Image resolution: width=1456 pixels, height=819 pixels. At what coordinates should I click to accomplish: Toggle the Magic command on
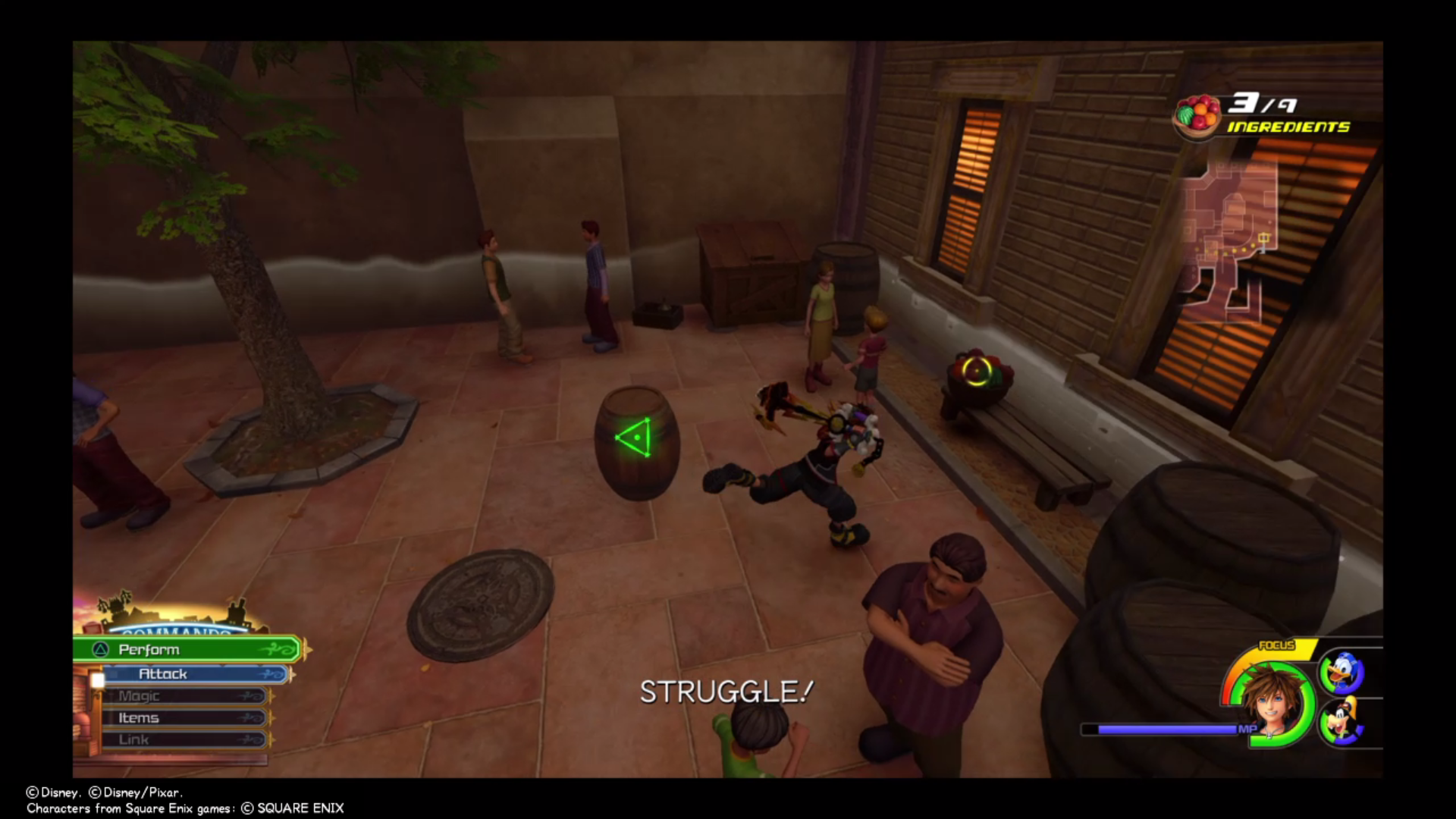pos(140,695)
